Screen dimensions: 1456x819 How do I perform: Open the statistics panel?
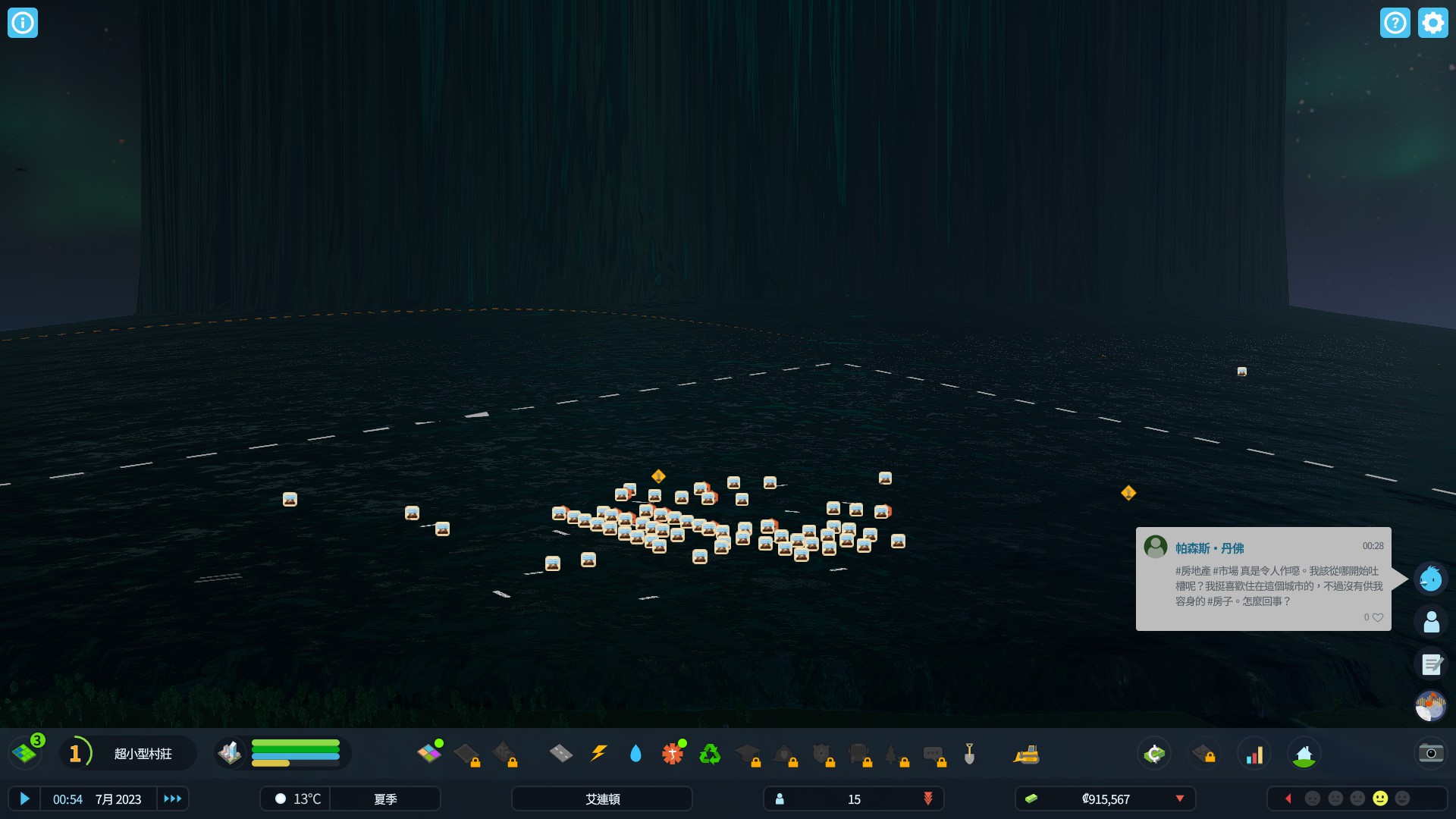[1256, 753]
